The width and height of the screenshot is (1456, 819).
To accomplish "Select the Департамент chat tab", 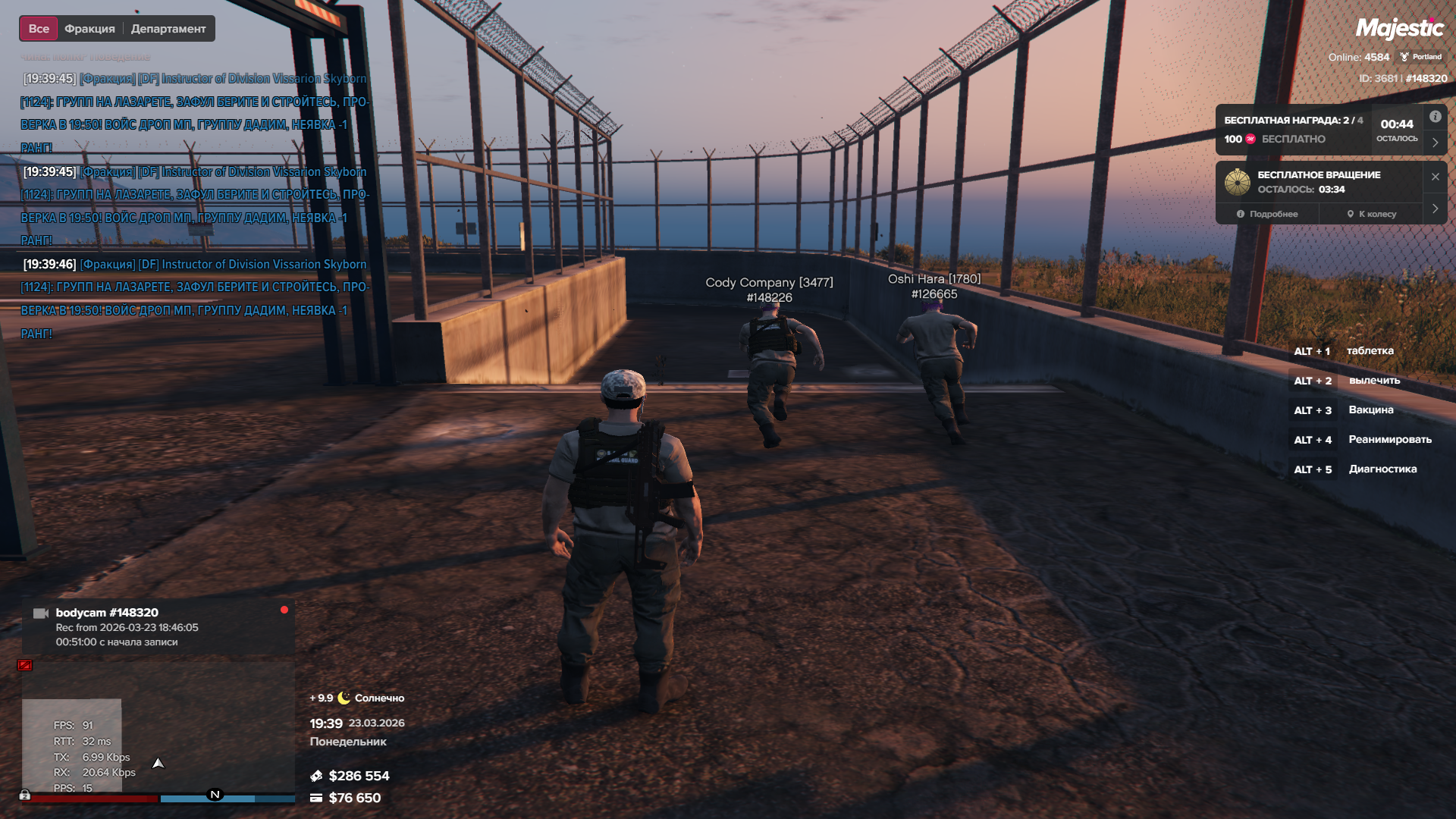I will click(x=168, y=29).
